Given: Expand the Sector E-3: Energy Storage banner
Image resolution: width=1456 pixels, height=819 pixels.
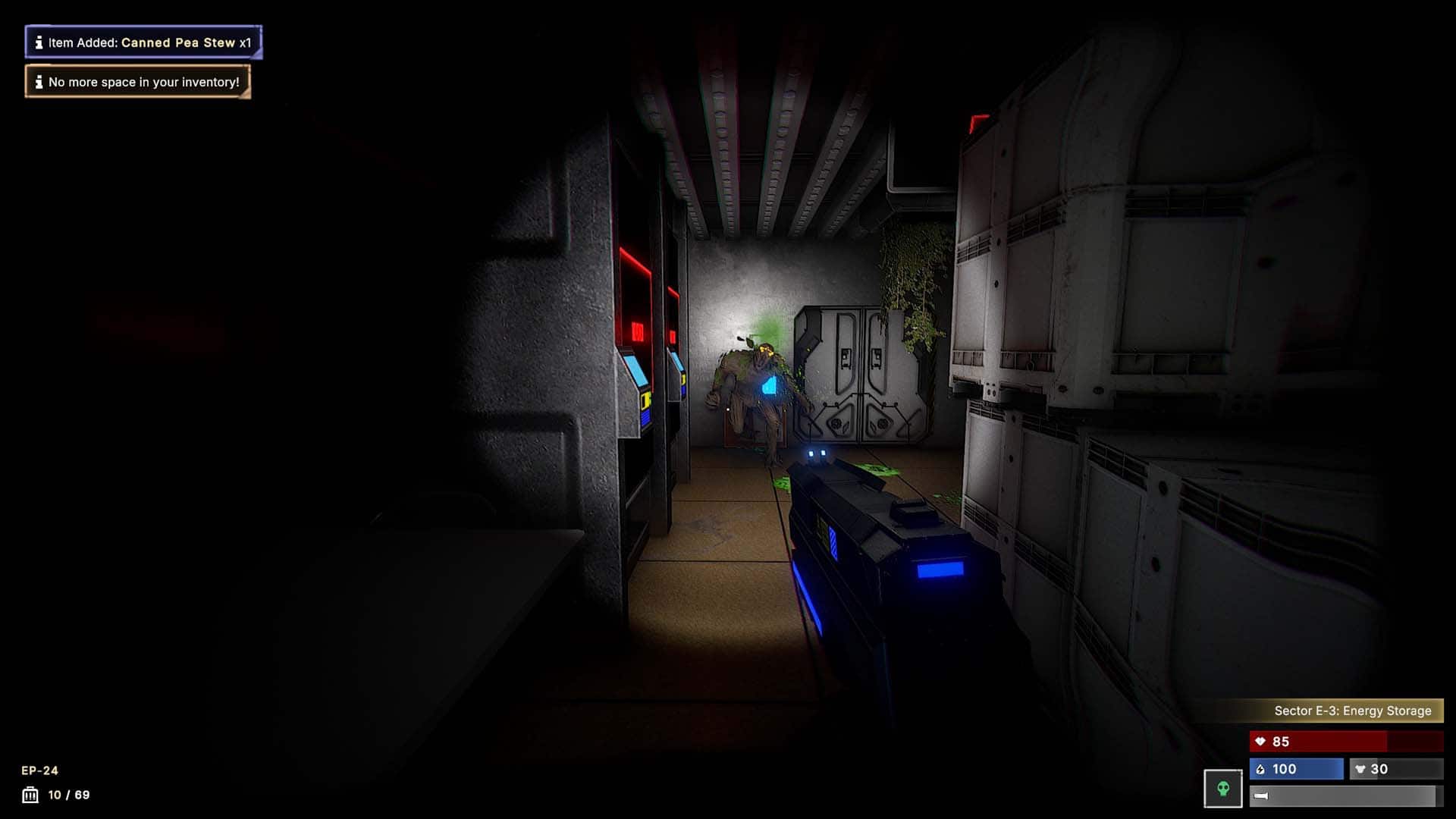Looking at the screenshot, I should point(1351,711).
